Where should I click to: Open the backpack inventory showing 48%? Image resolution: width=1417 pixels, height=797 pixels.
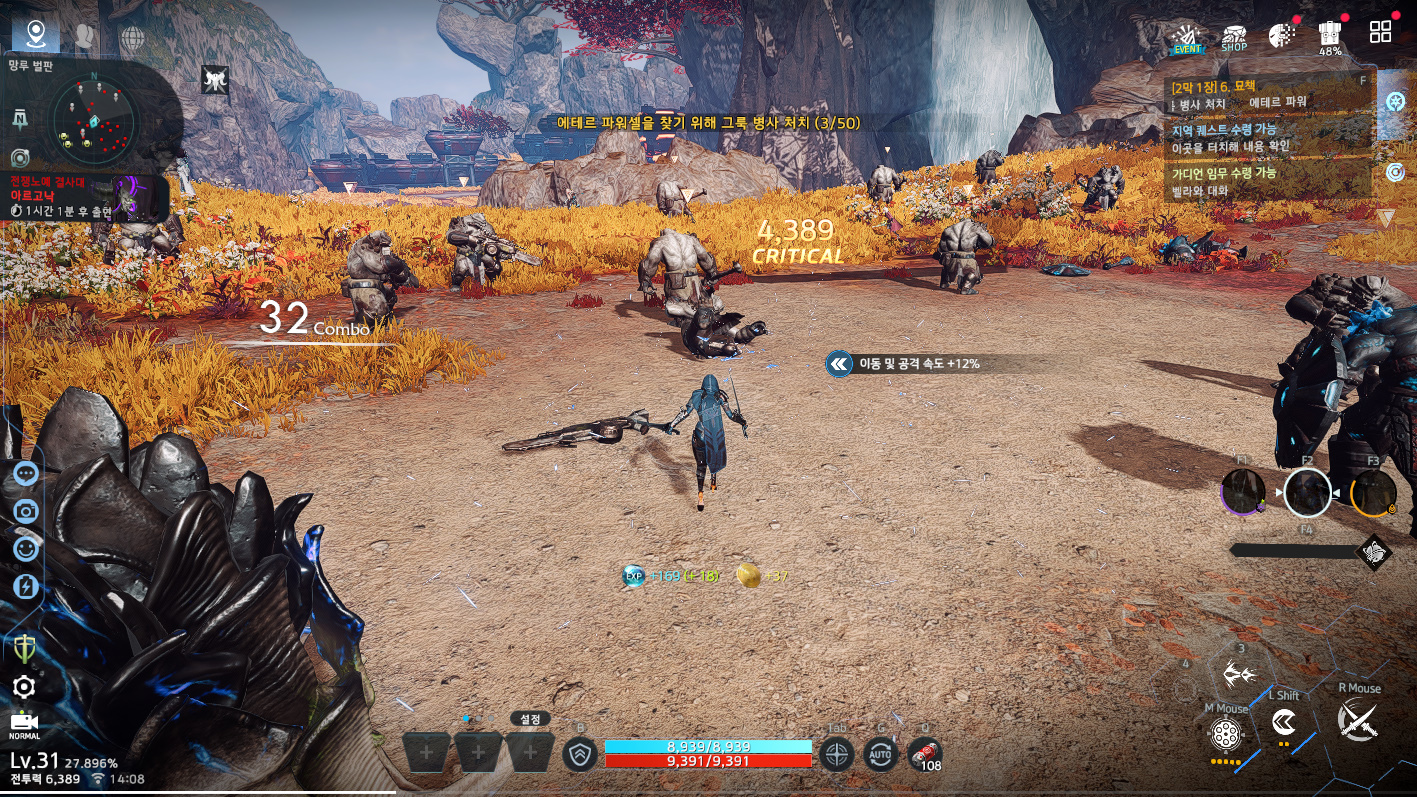1330,36
